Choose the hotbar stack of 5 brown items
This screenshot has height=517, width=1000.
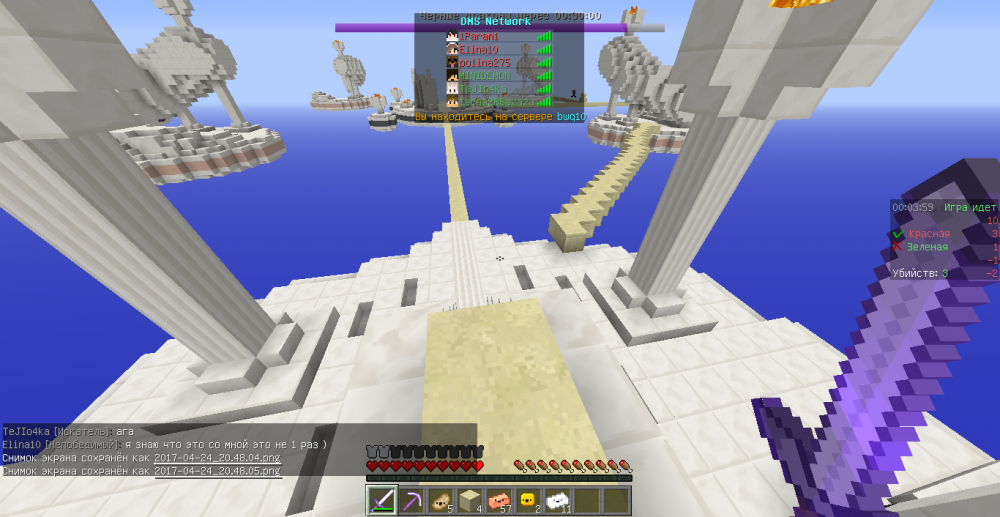tap(440, 500)
